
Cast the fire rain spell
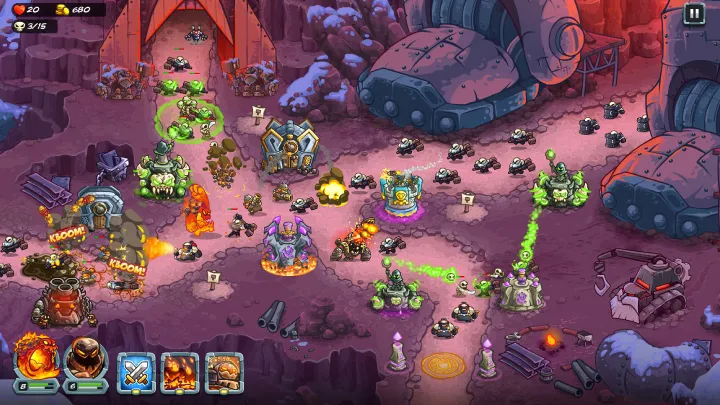tap(180, 372)
